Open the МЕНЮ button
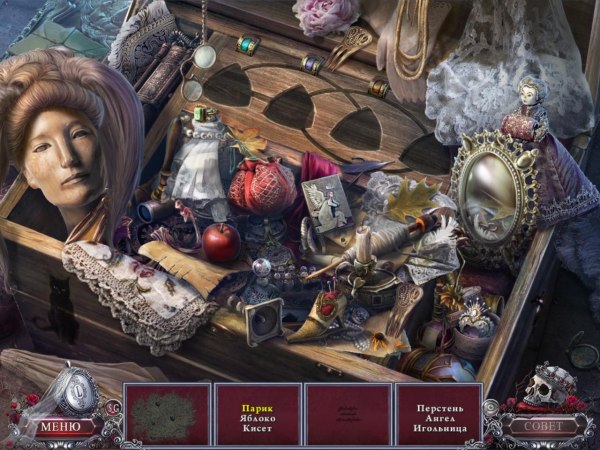Viewport: 600px width, 450px height. click(x=62, y=427)
